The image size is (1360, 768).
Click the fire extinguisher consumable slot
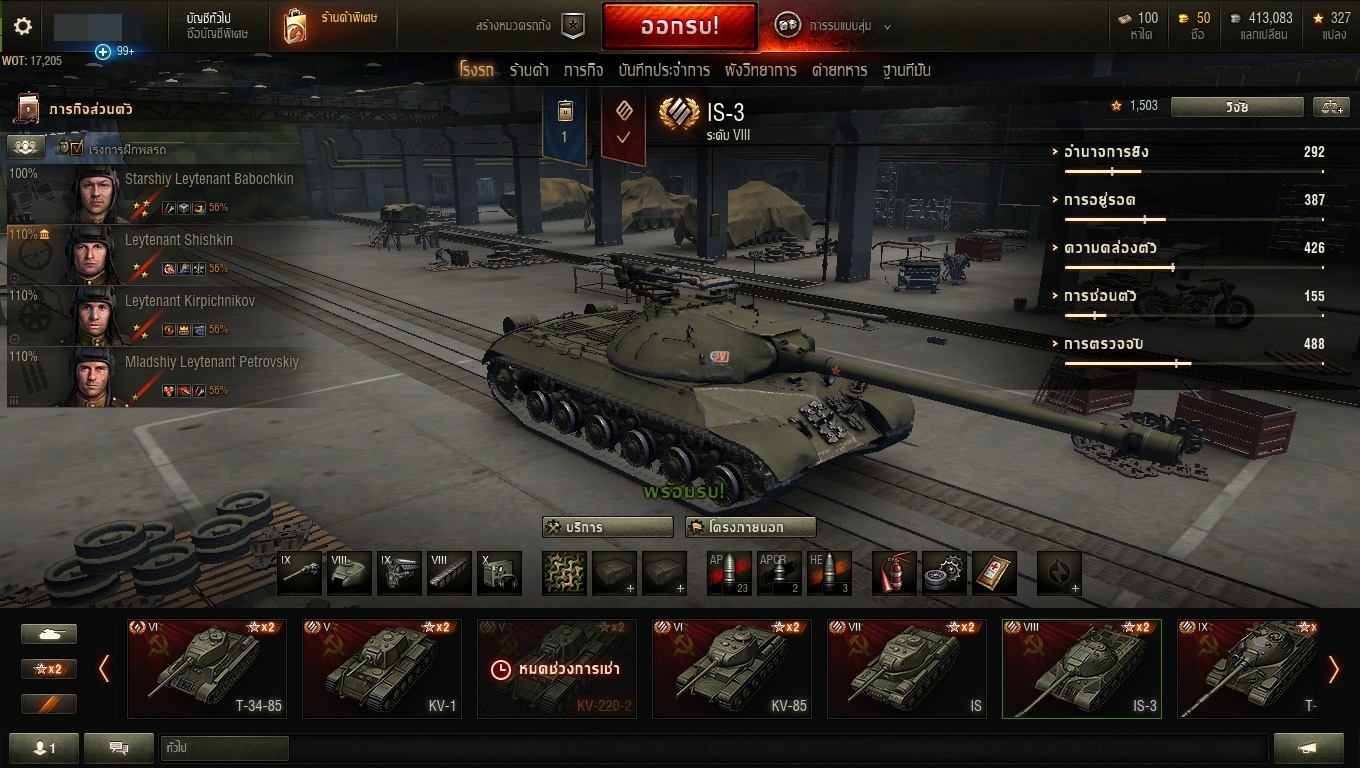pos(894,573)
